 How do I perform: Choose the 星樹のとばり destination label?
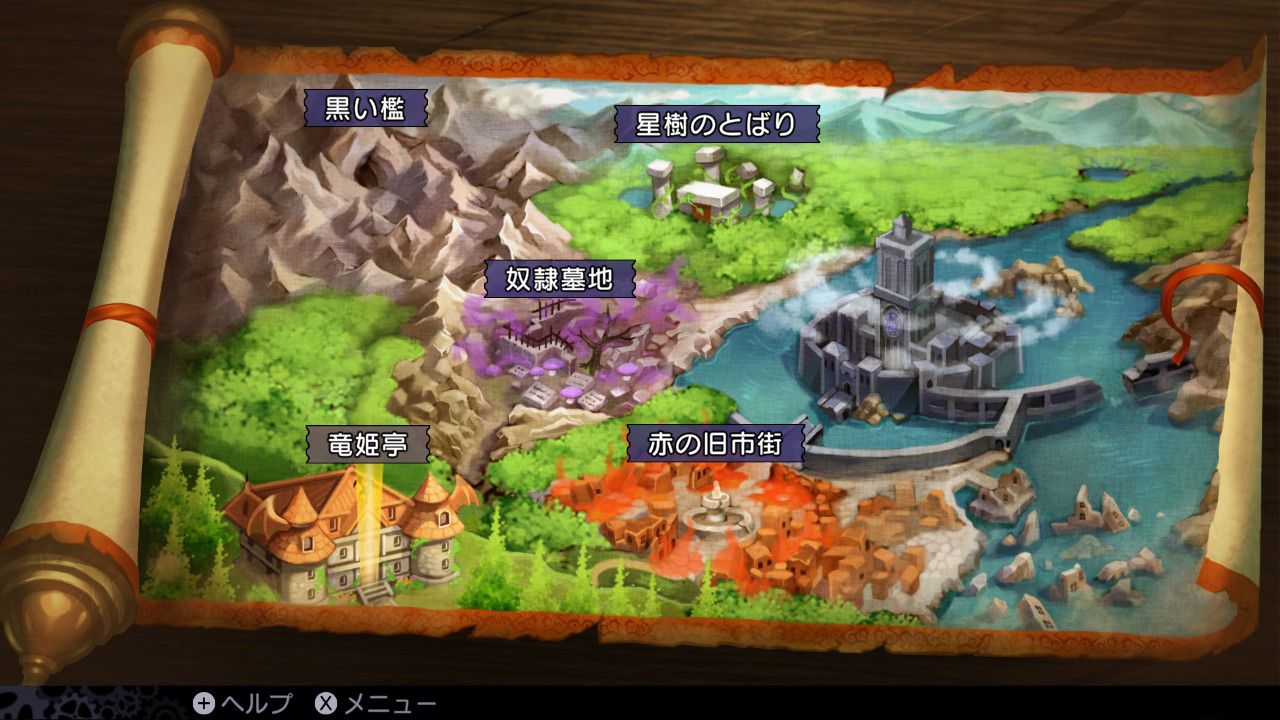click(x=716, y=124)
